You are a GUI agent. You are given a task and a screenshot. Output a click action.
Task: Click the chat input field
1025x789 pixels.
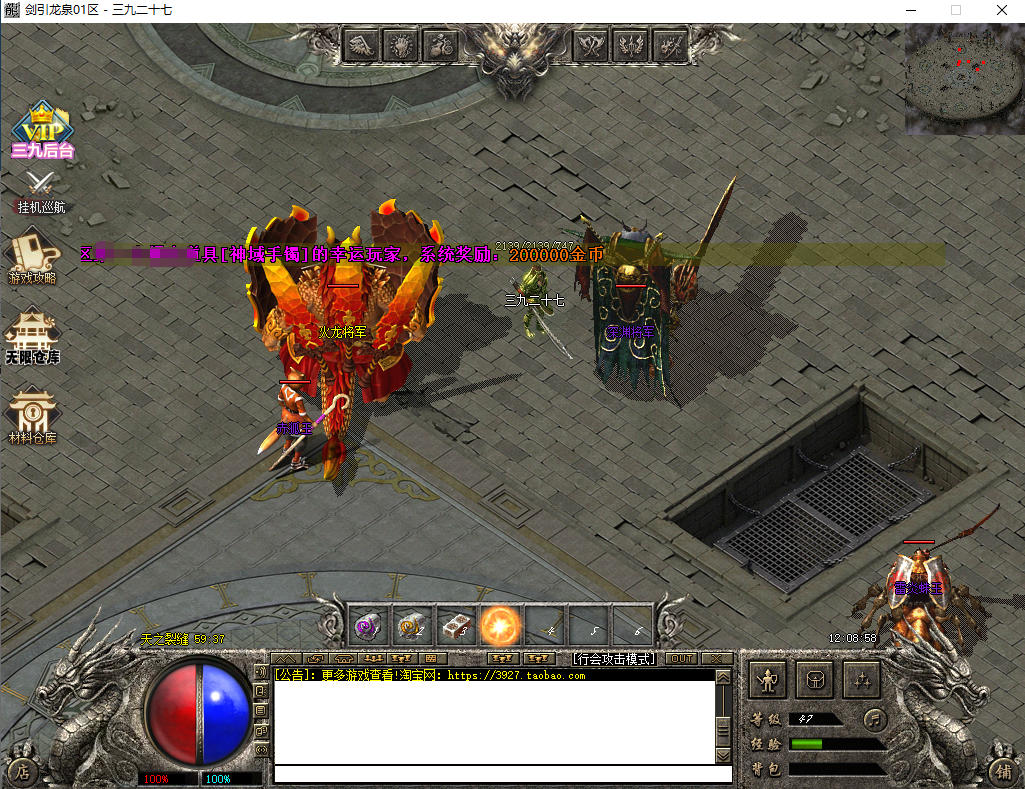coord(502,774)
